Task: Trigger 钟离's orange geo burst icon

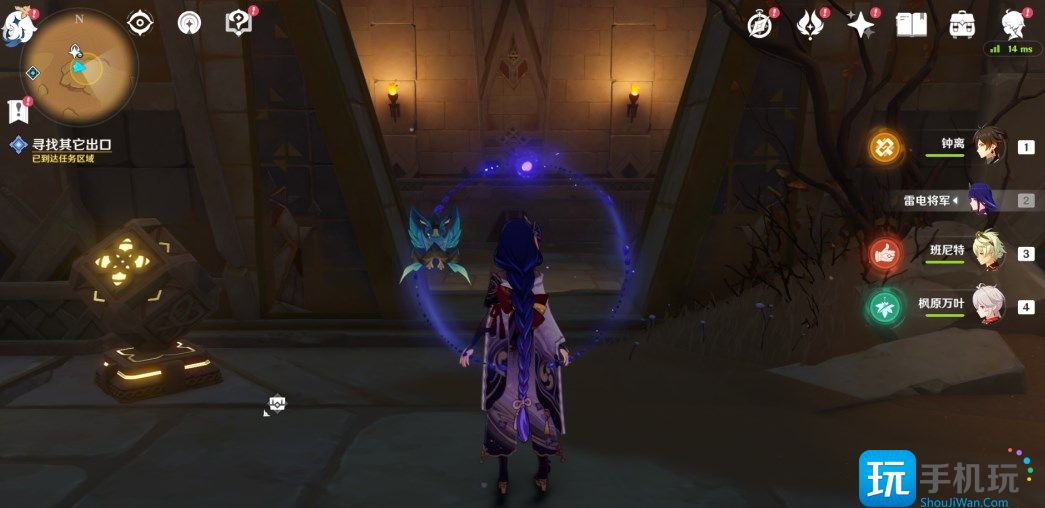Action: [884, 147]
